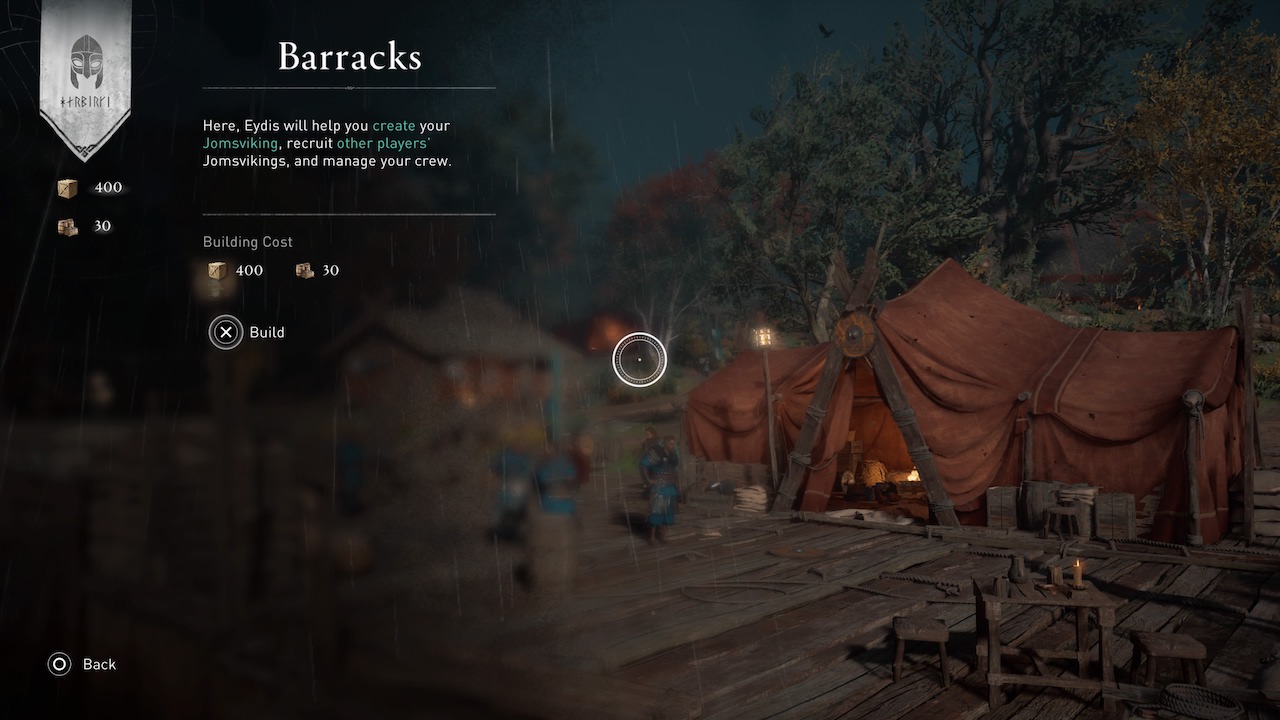This screenshot has width=1280, height=720.
Task: Click the supplies icon under Building Cost
Action: [216, 270]
